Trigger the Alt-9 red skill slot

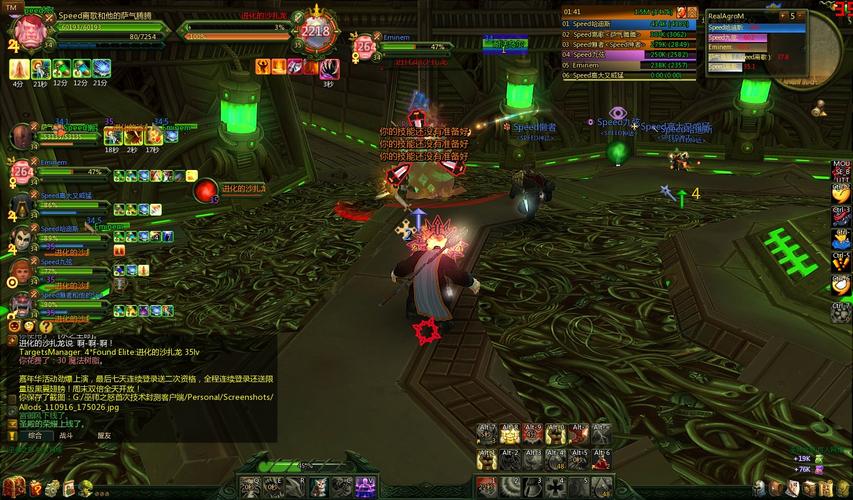[533, 435]
